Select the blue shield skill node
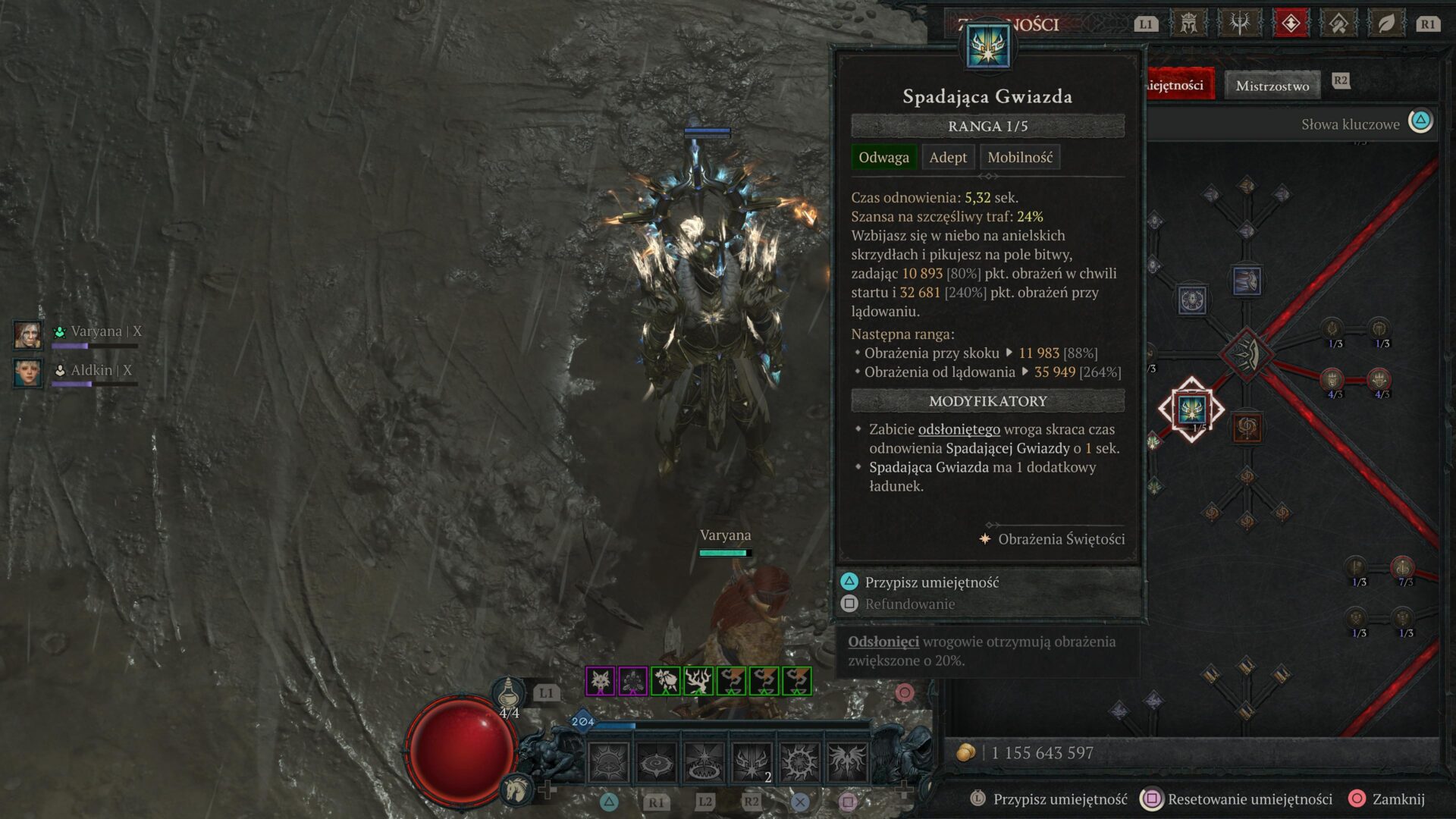 [1192, 300]
